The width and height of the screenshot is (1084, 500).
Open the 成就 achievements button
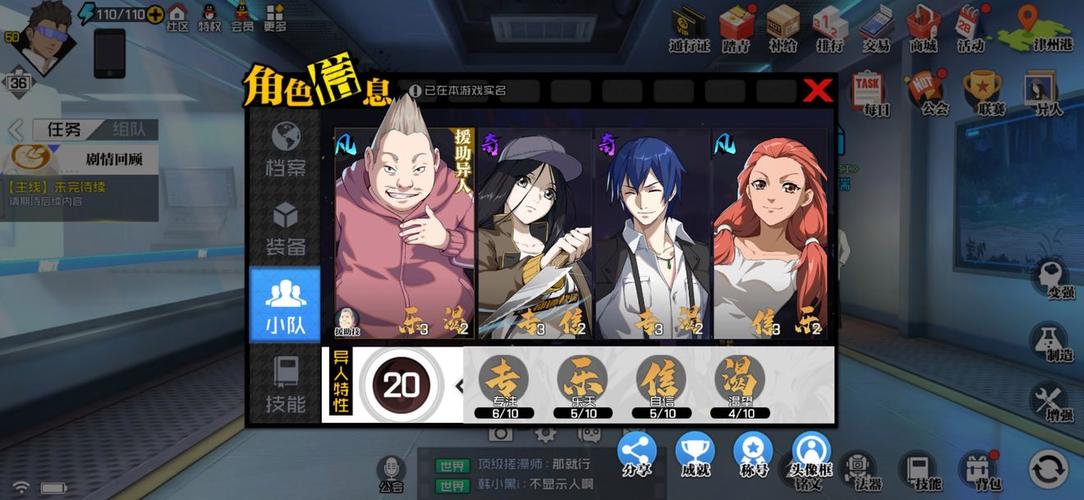(695, 455)
